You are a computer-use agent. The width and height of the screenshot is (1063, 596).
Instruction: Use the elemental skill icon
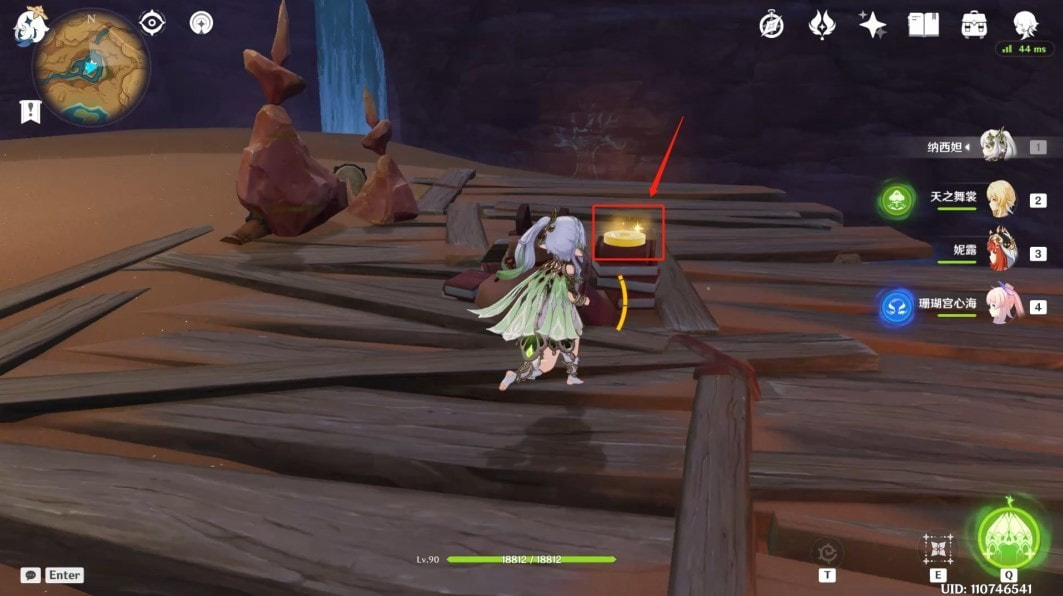click(938, 548)
